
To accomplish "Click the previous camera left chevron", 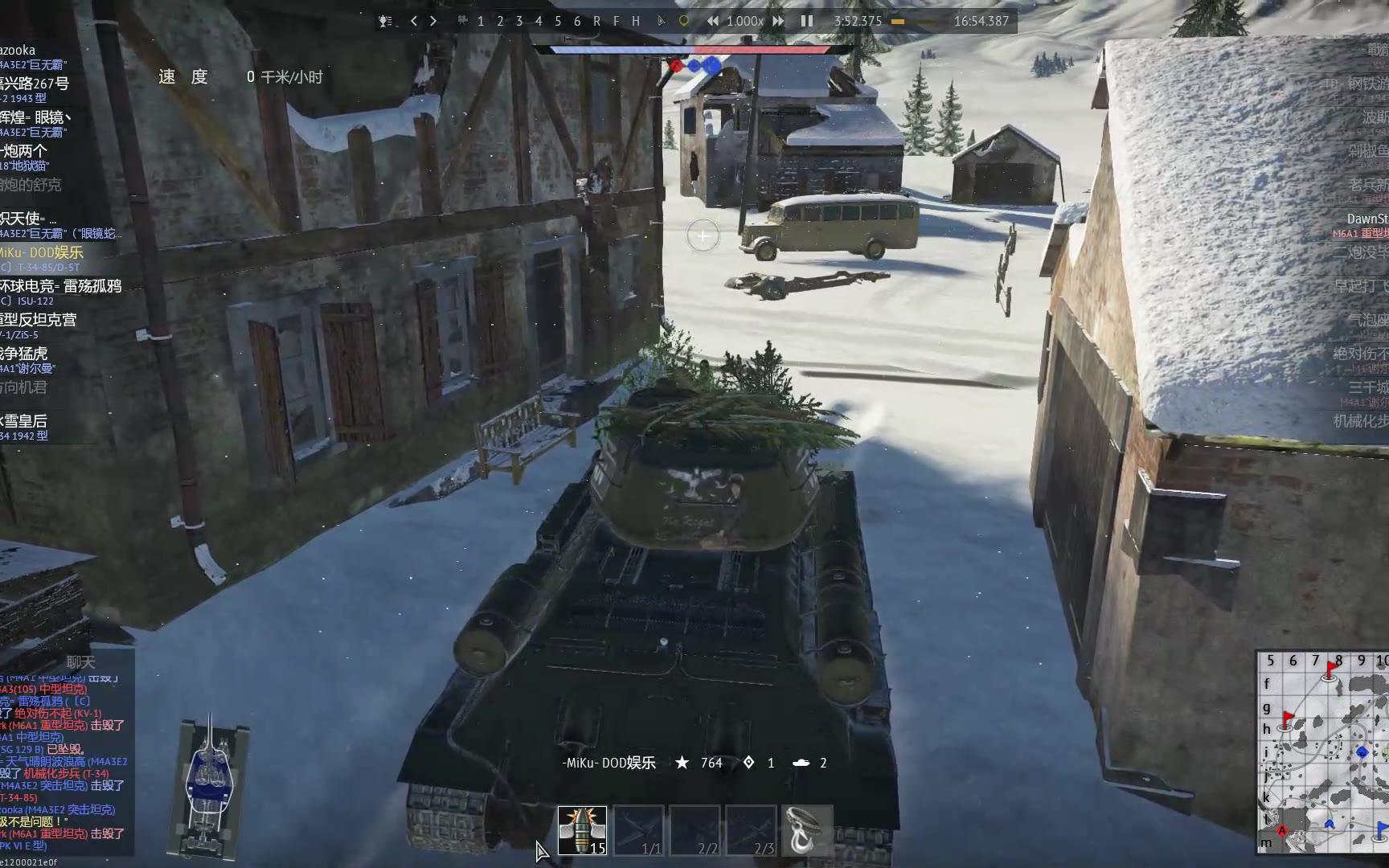I will (x=413, y=22).
